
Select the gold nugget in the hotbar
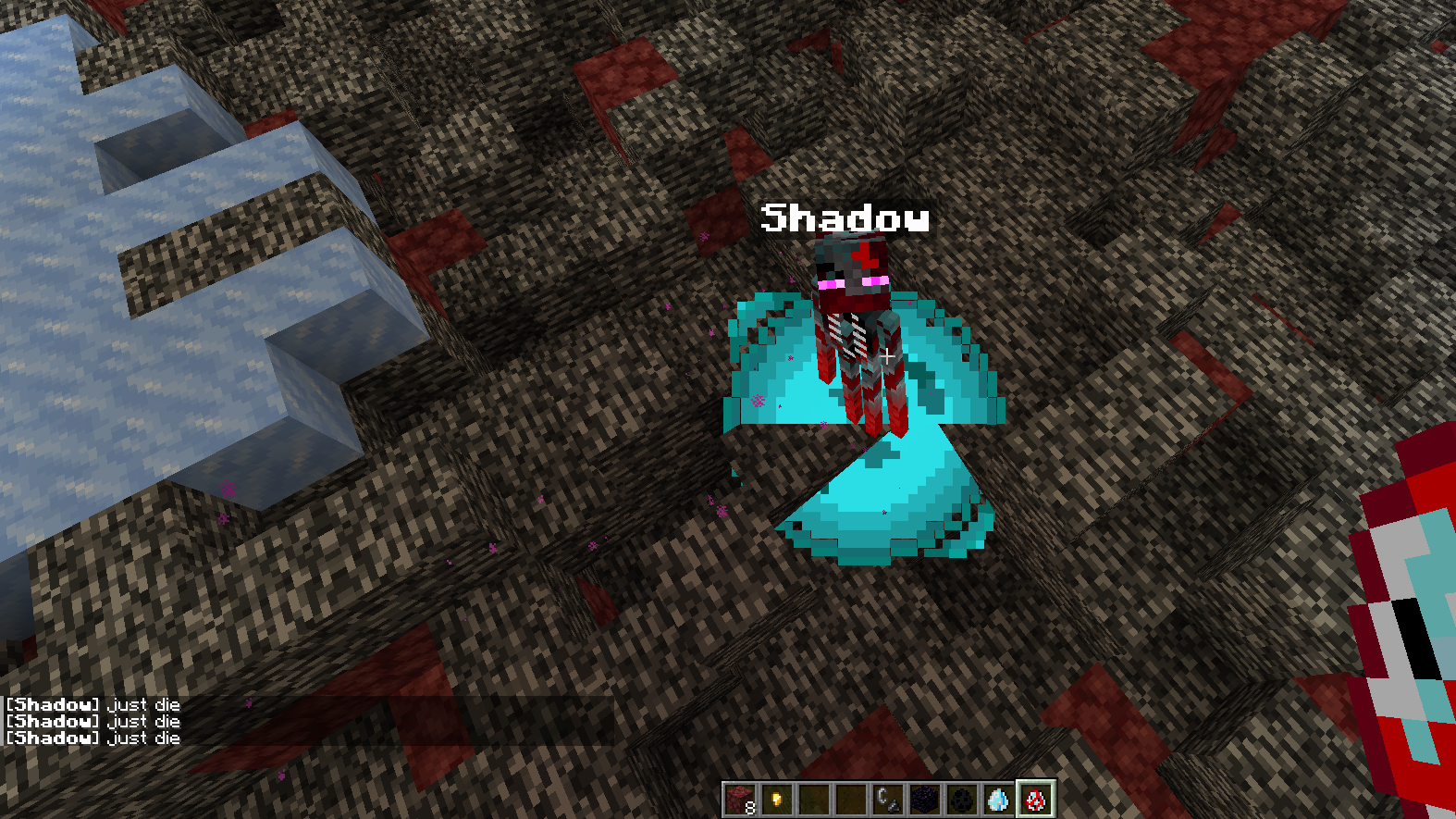(776, 798)
